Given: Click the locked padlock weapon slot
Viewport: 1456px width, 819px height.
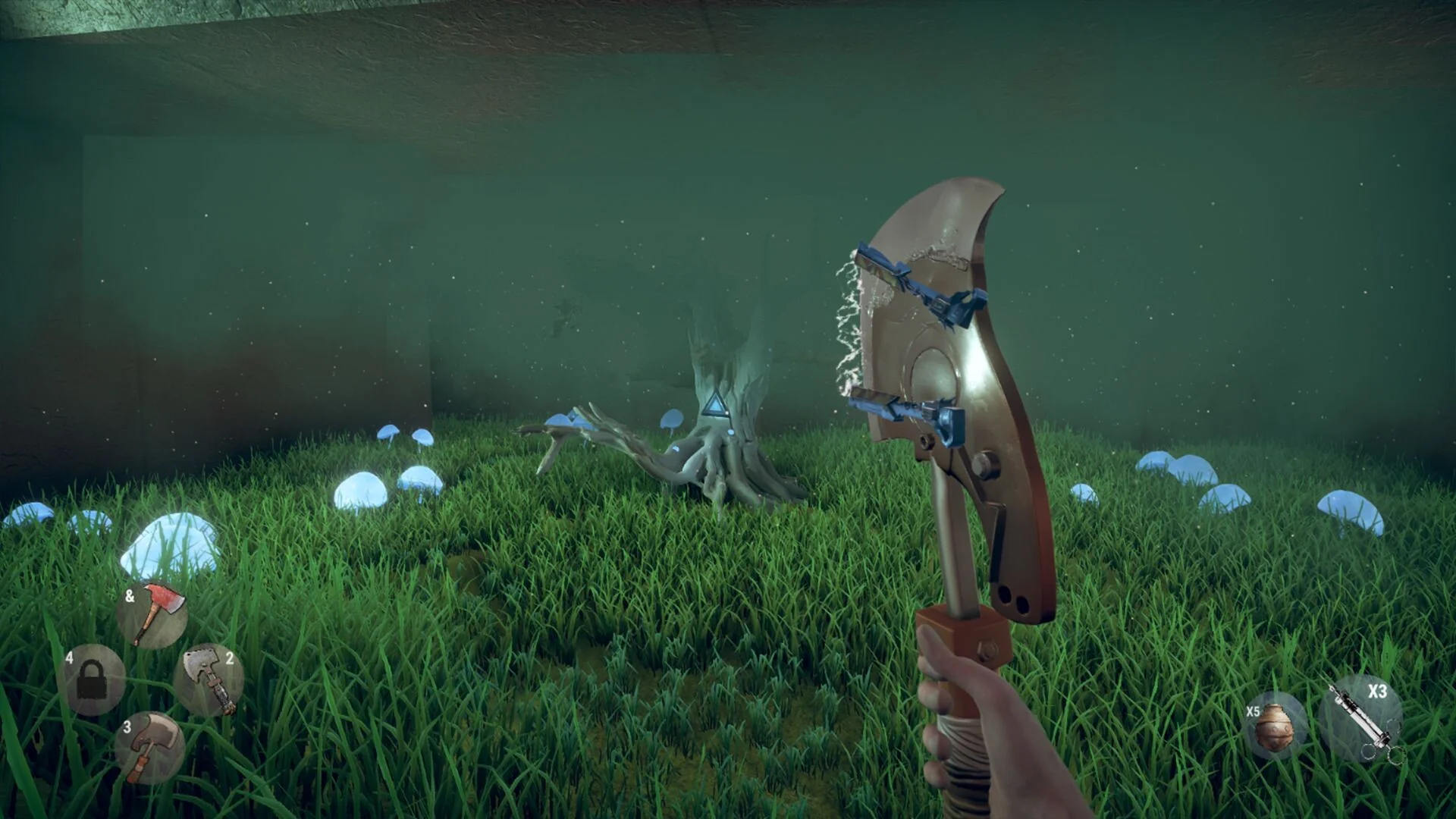Looking at the screenshot, I should (91, 680).
